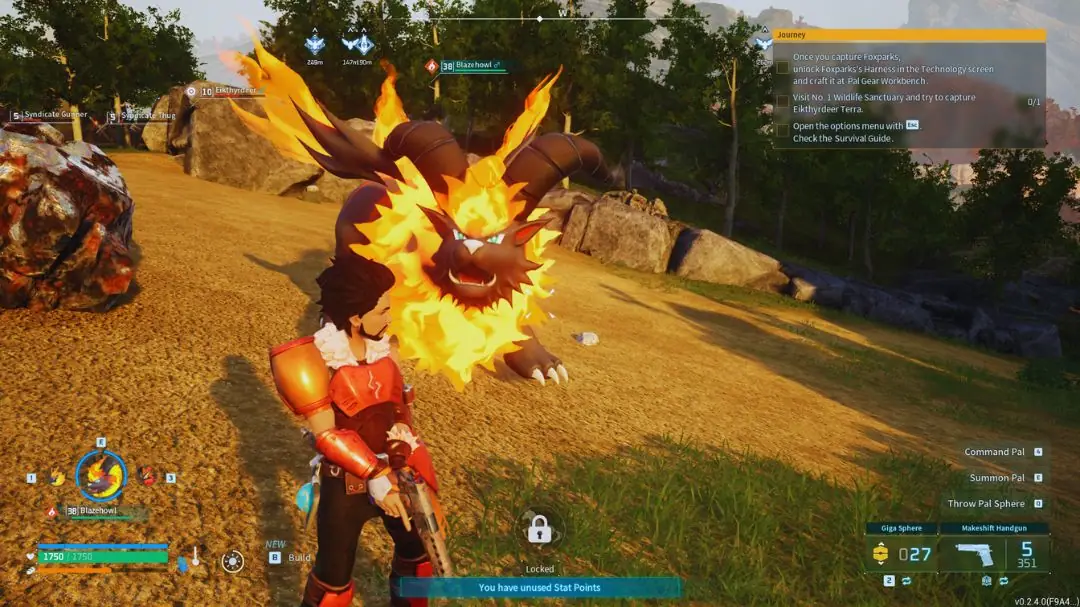Open the Journey objectives panel header

point(909,35)
